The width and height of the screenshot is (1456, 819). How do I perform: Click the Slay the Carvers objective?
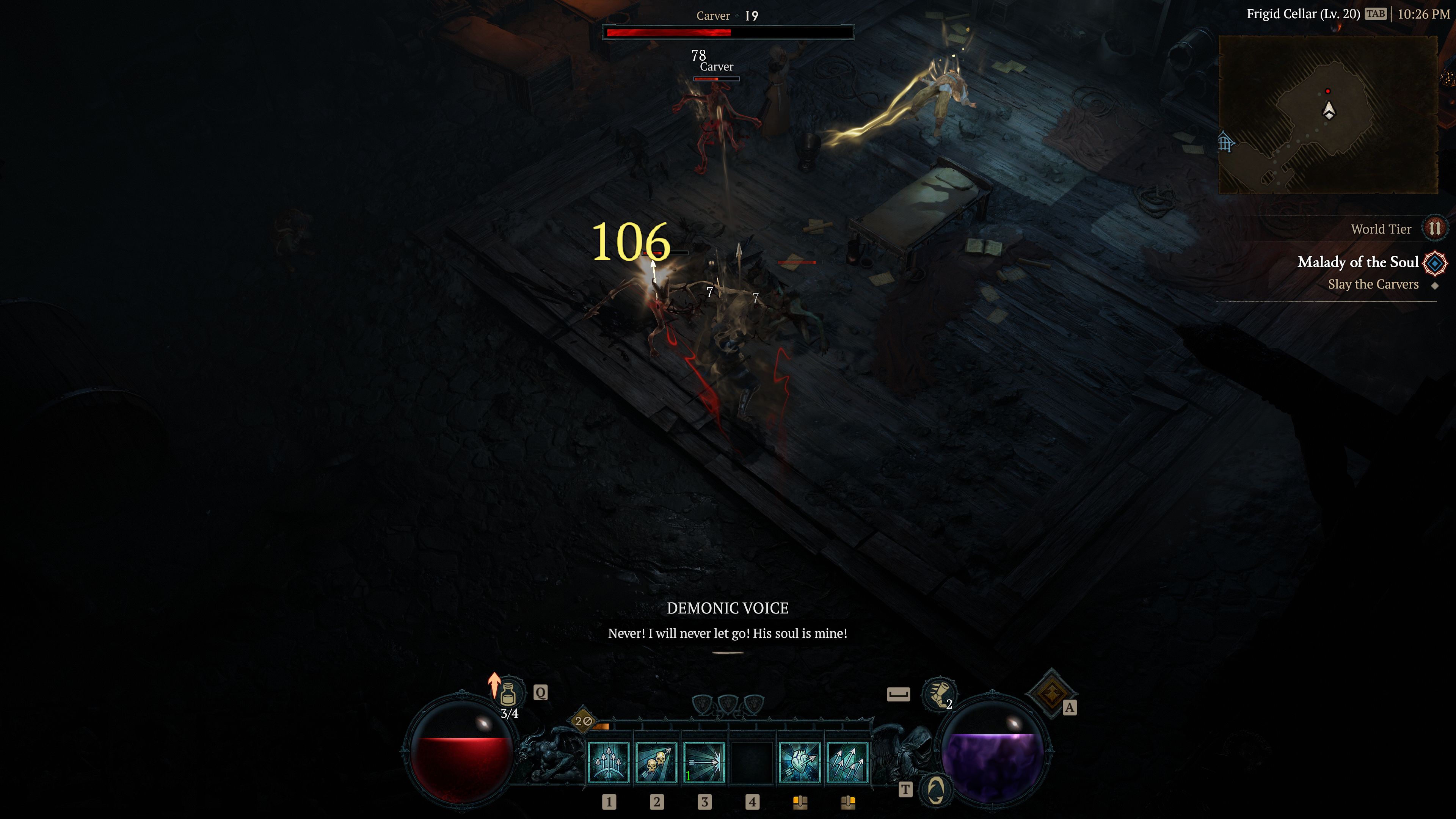tap(1373, 284)
